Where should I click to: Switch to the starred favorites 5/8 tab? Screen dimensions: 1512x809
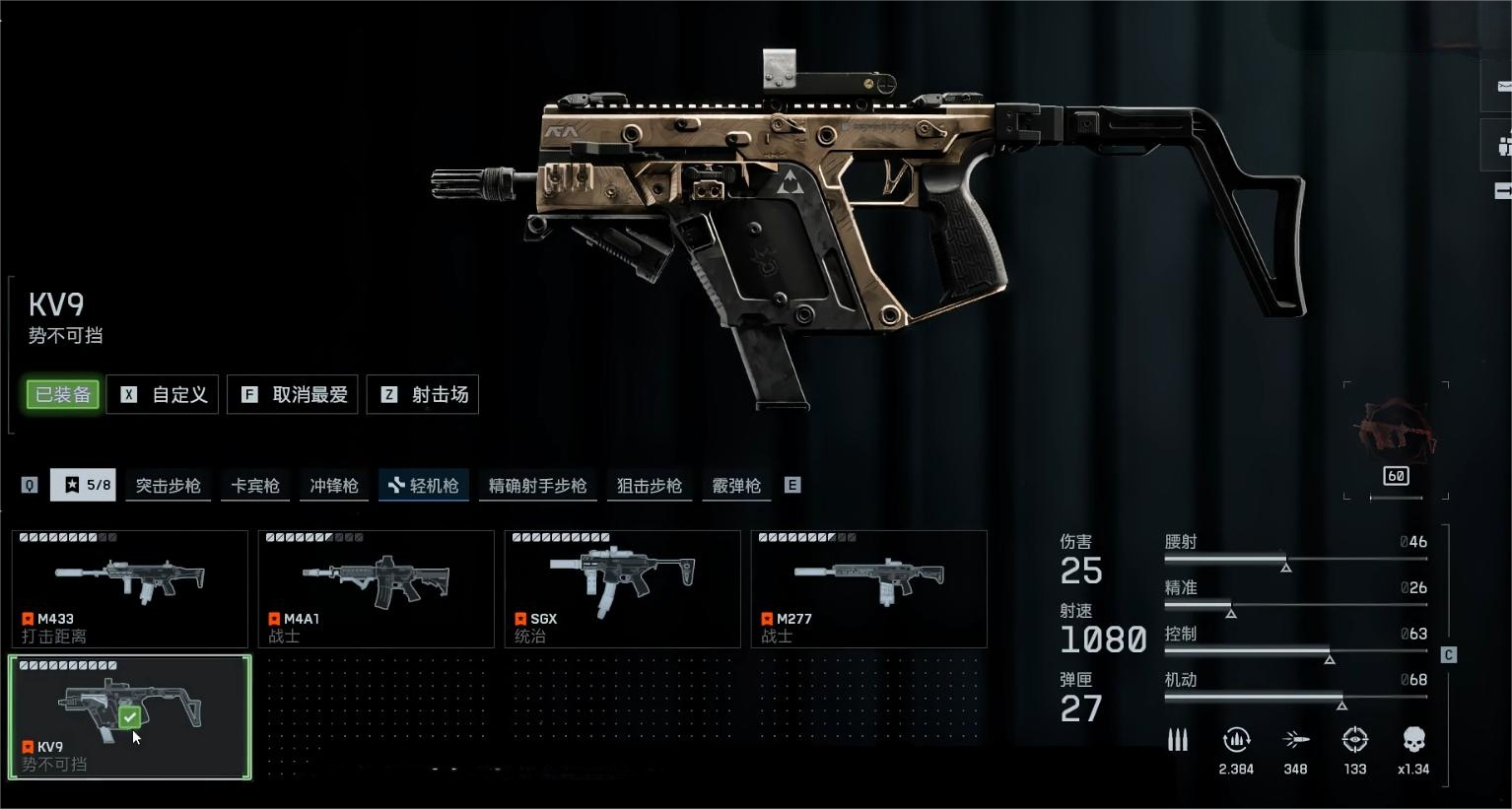point(84,485)
